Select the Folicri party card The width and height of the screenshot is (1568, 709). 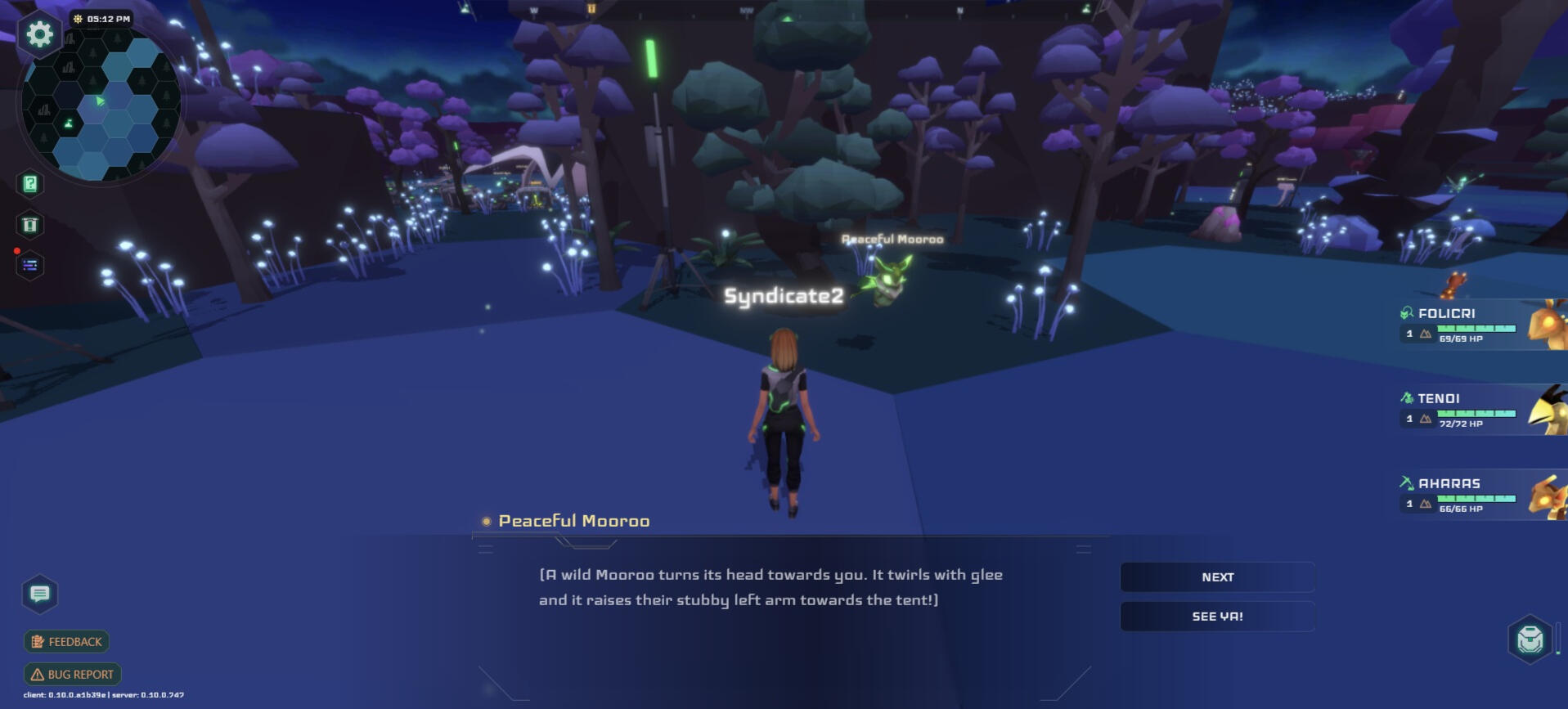click(x=1480, y=325)
